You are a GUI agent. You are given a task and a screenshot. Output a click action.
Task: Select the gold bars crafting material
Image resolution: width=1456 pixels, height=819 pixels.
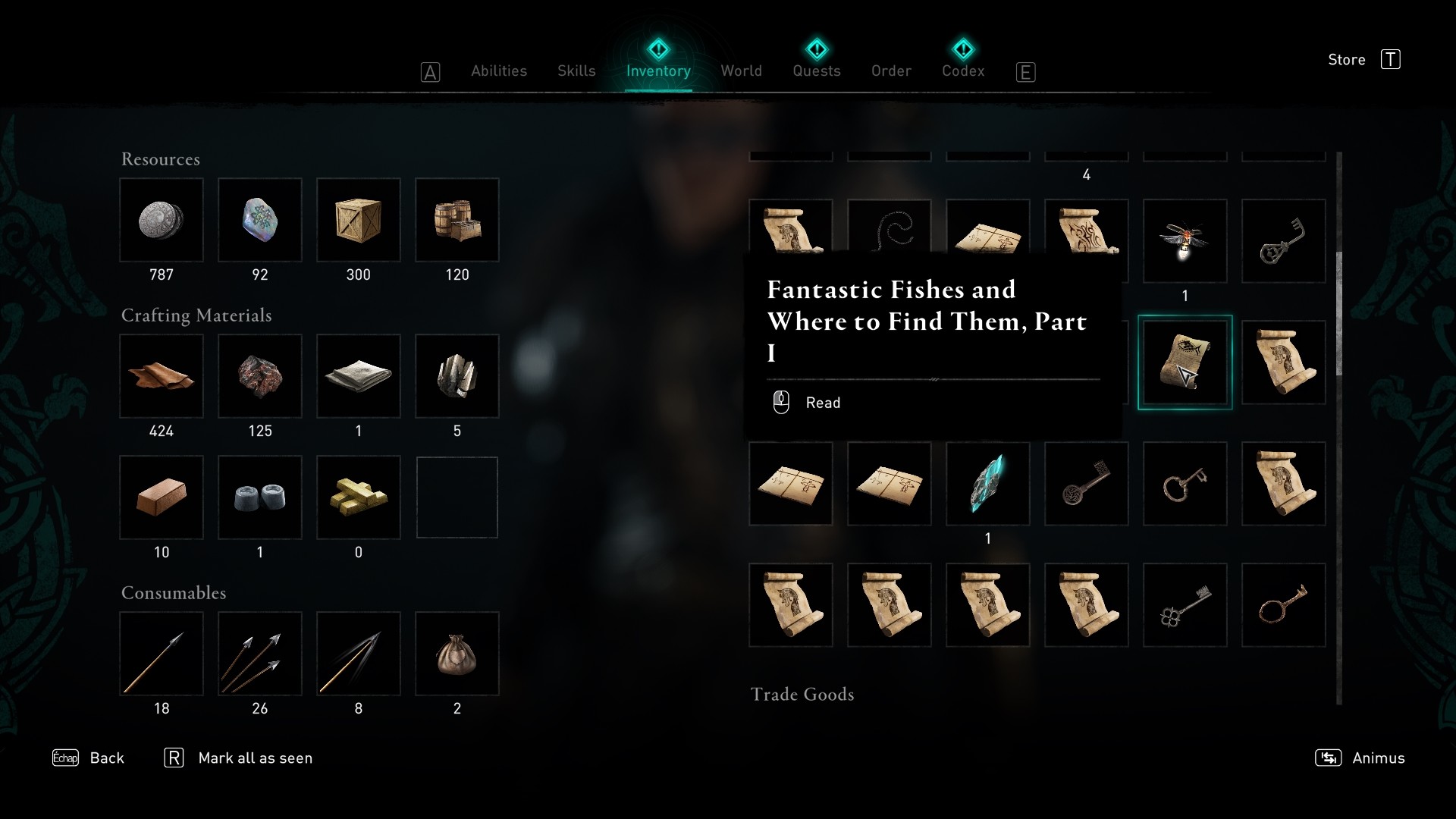tap(359, 497)
